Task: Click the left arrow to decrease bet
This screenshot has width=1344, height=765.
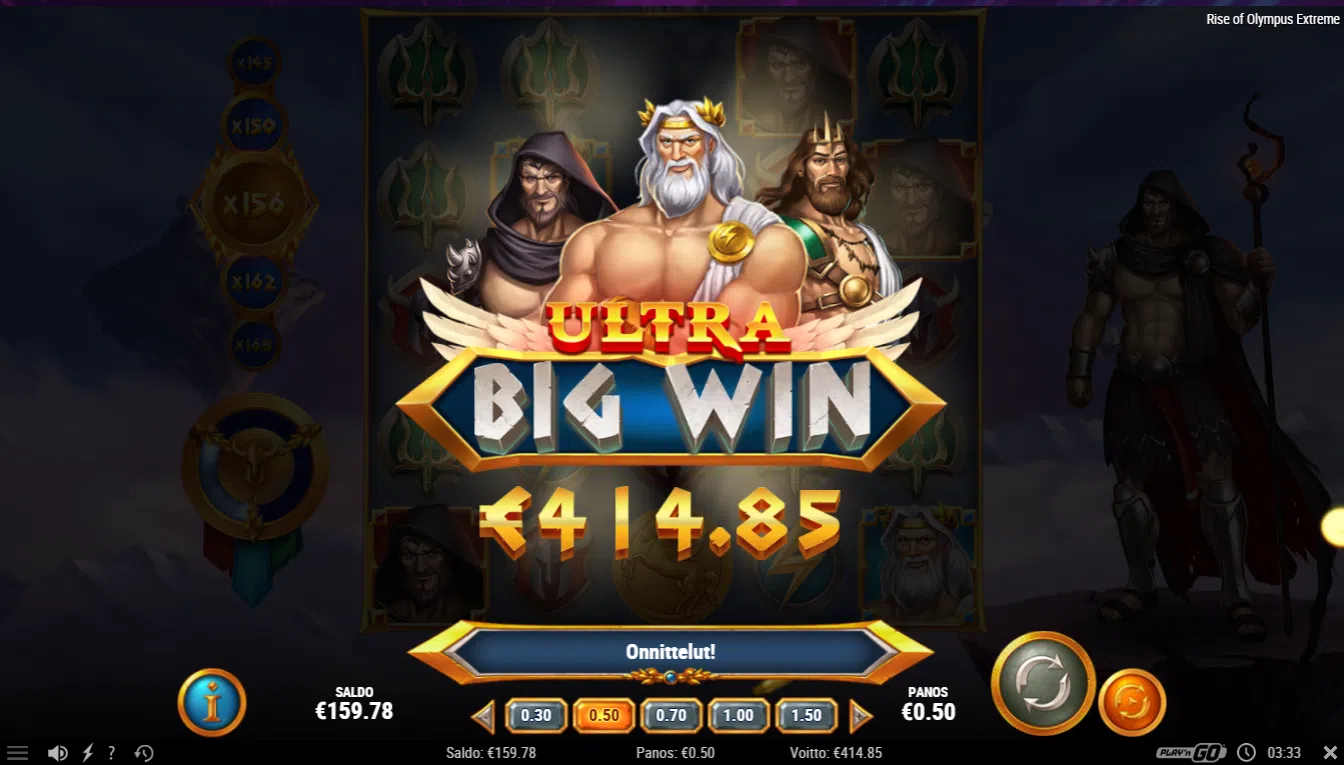Action: pyautogui.click(x=482, y=715)
